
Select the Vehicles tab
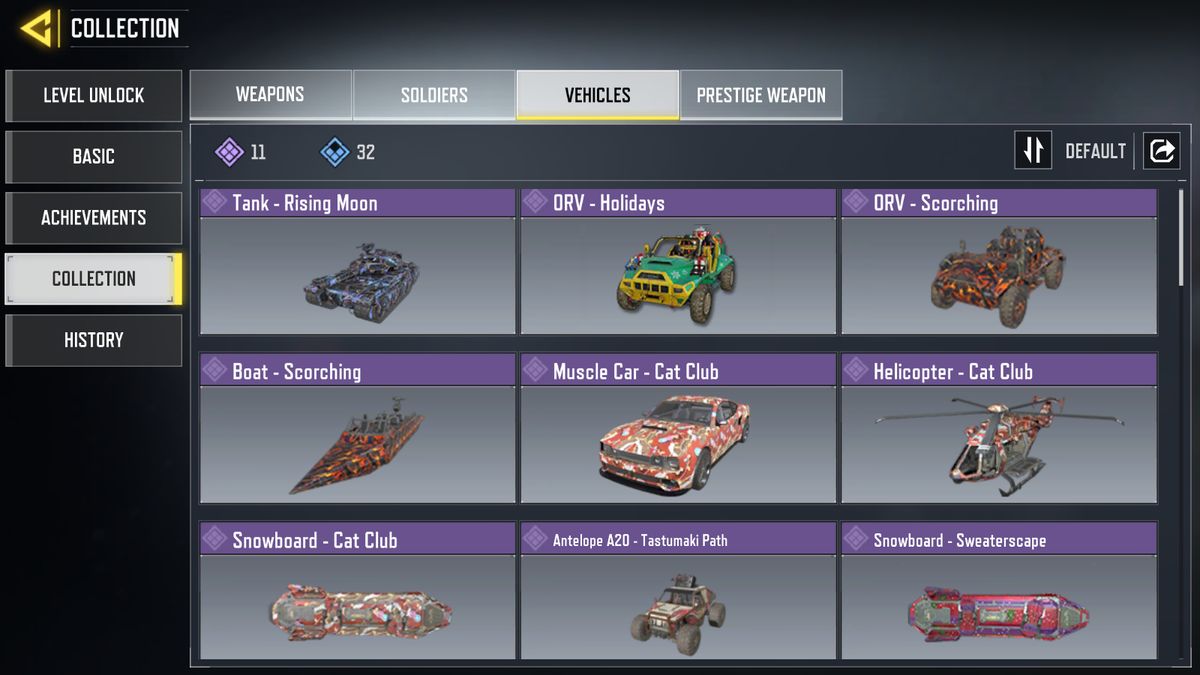click(597, 95)
